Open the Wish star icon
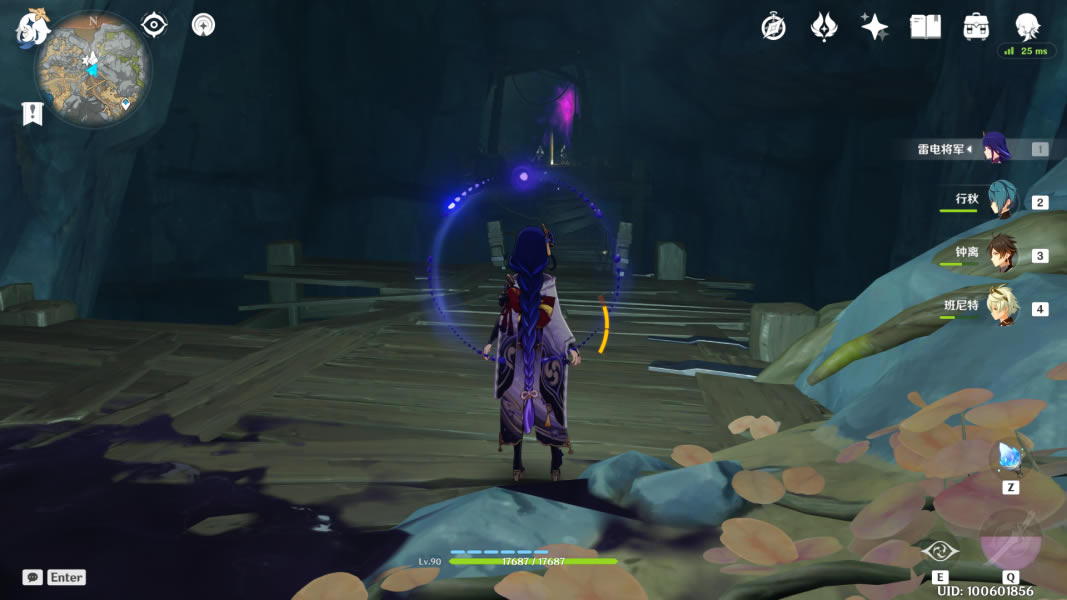Image resolution: width=1067 pixels, height=600 pixels. tap(875, 27)
